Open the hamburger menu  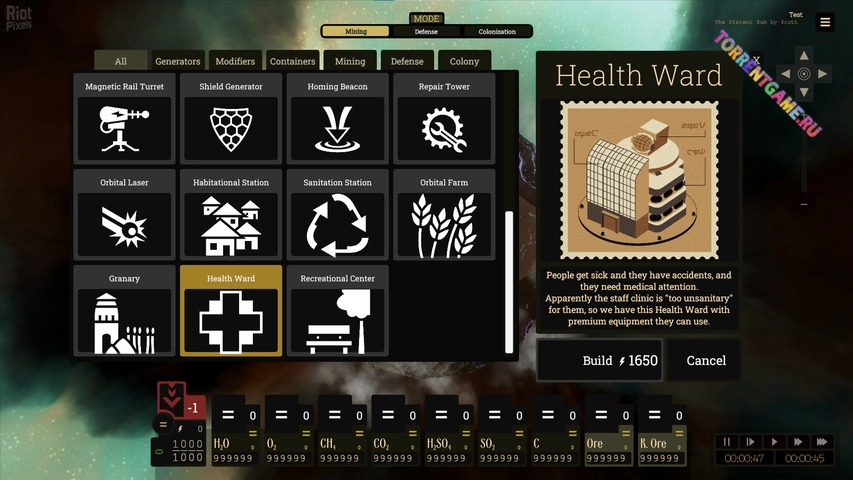click(825, 22)
